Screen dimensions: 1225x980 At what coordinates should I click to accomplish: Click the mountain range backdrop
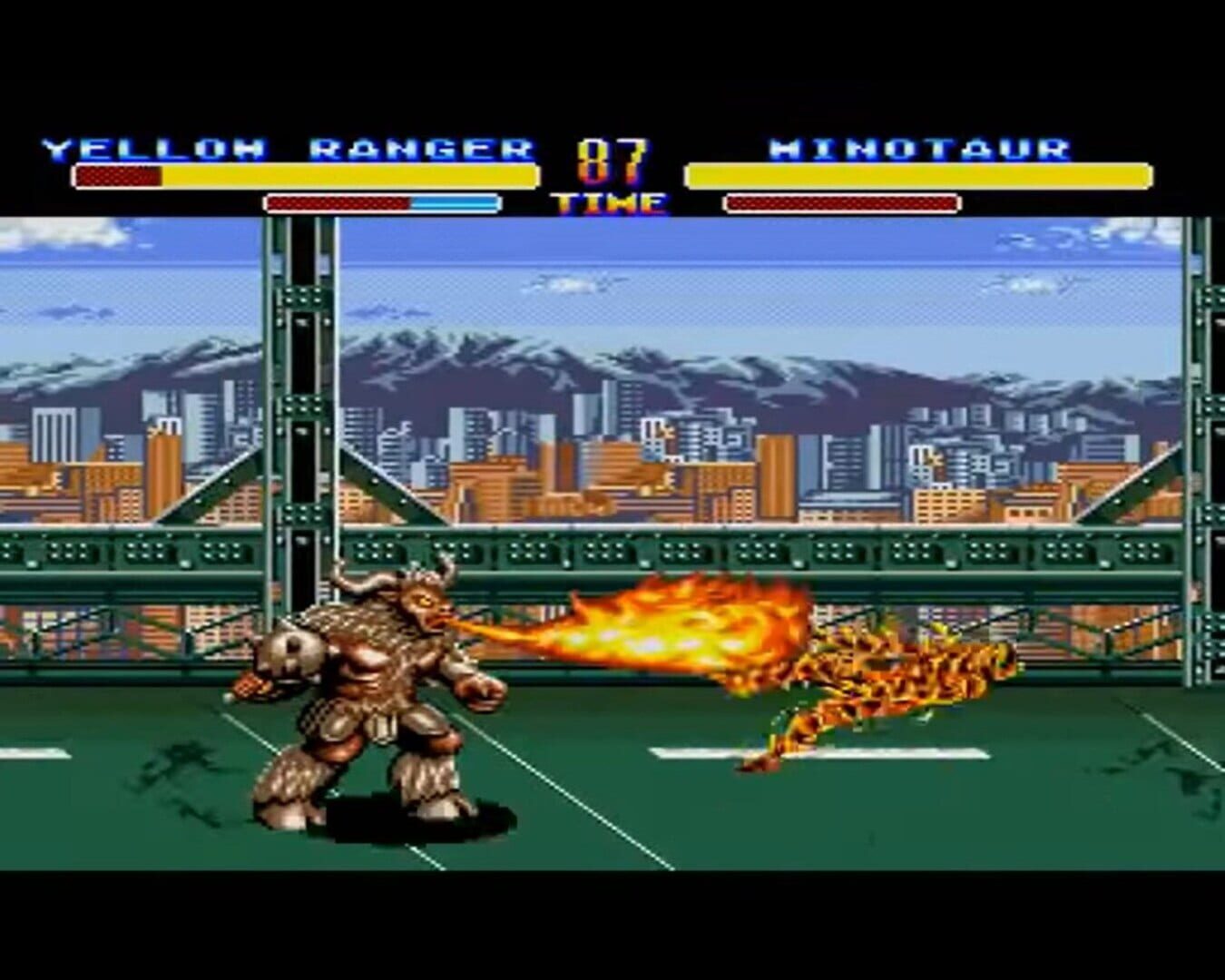(544, 363)
